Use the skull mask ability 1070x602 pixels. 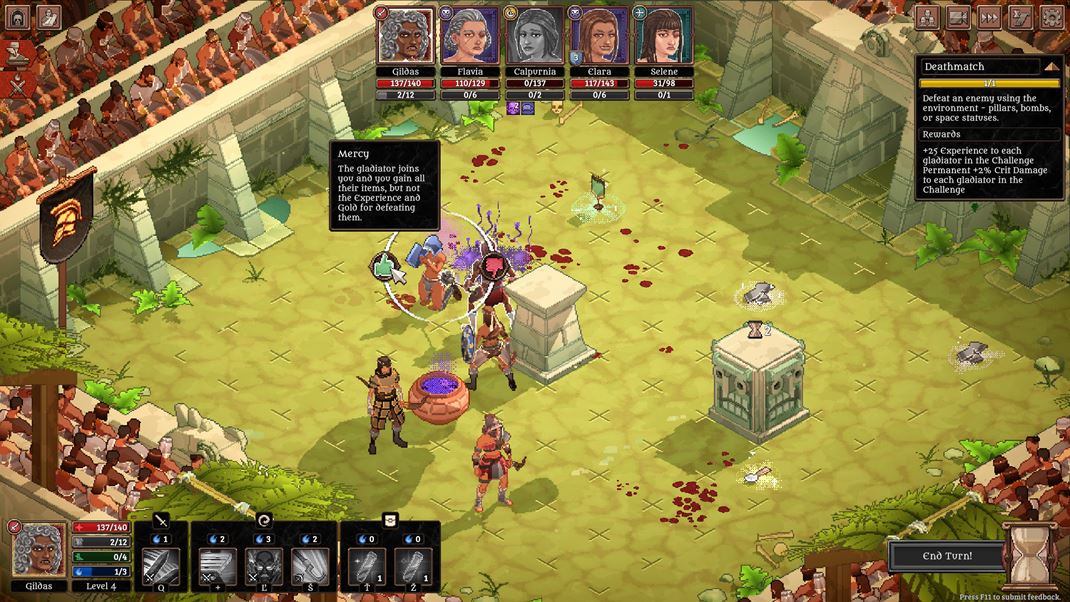(264, 567)
